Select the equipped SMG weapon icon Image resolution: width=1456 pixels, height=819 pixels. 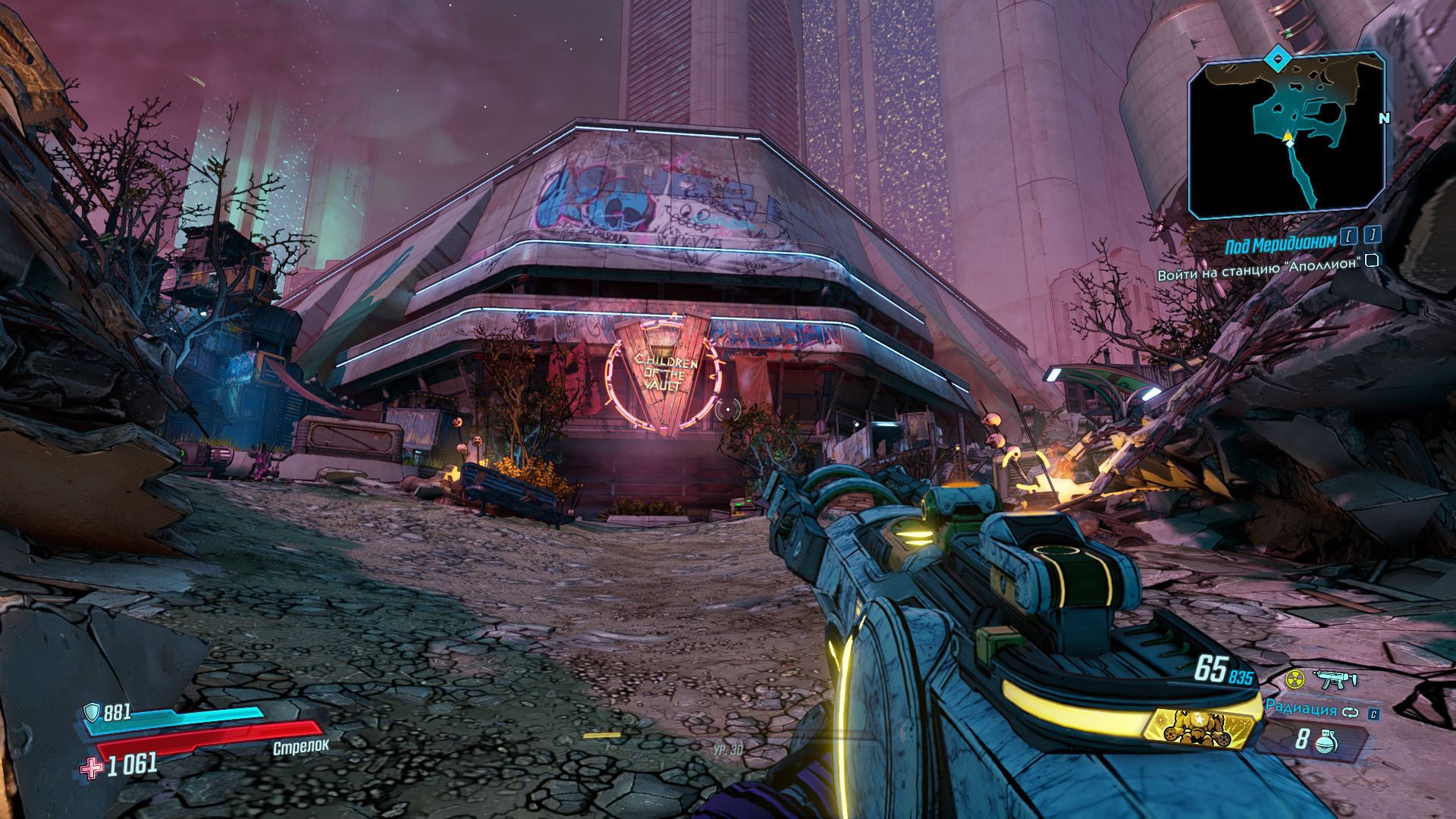(1335, 679)
